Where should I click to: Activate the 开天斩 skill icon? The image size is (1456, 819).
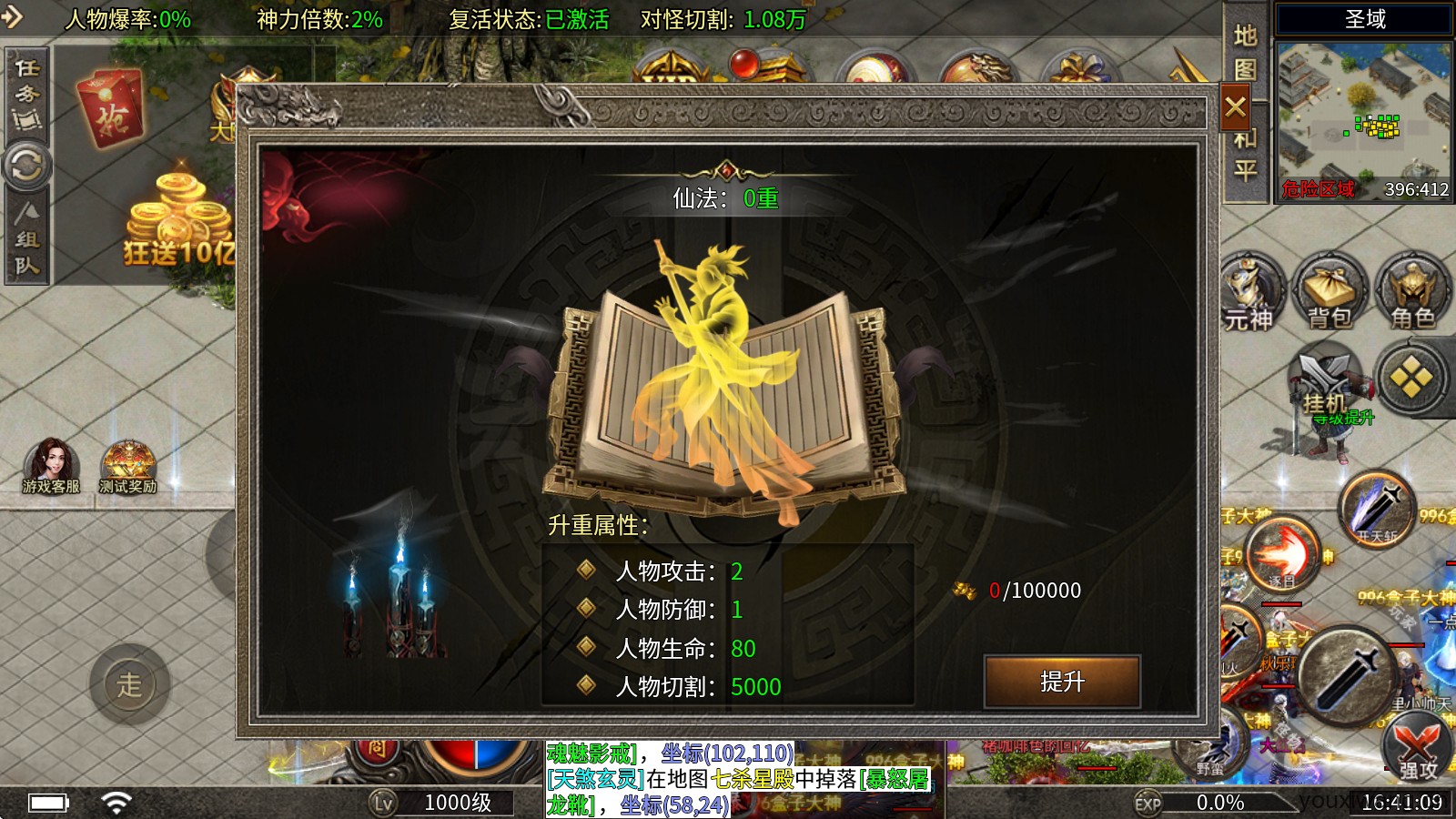click(1374, 510)
